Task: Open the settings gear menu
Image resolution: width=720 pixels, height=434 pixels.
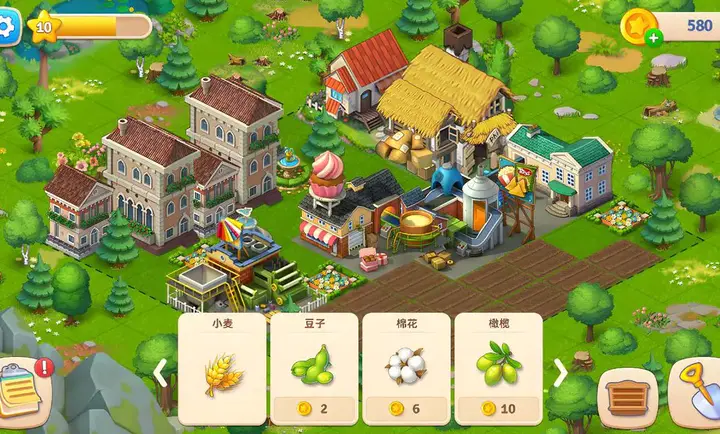Action: click(x=7, y=26)
